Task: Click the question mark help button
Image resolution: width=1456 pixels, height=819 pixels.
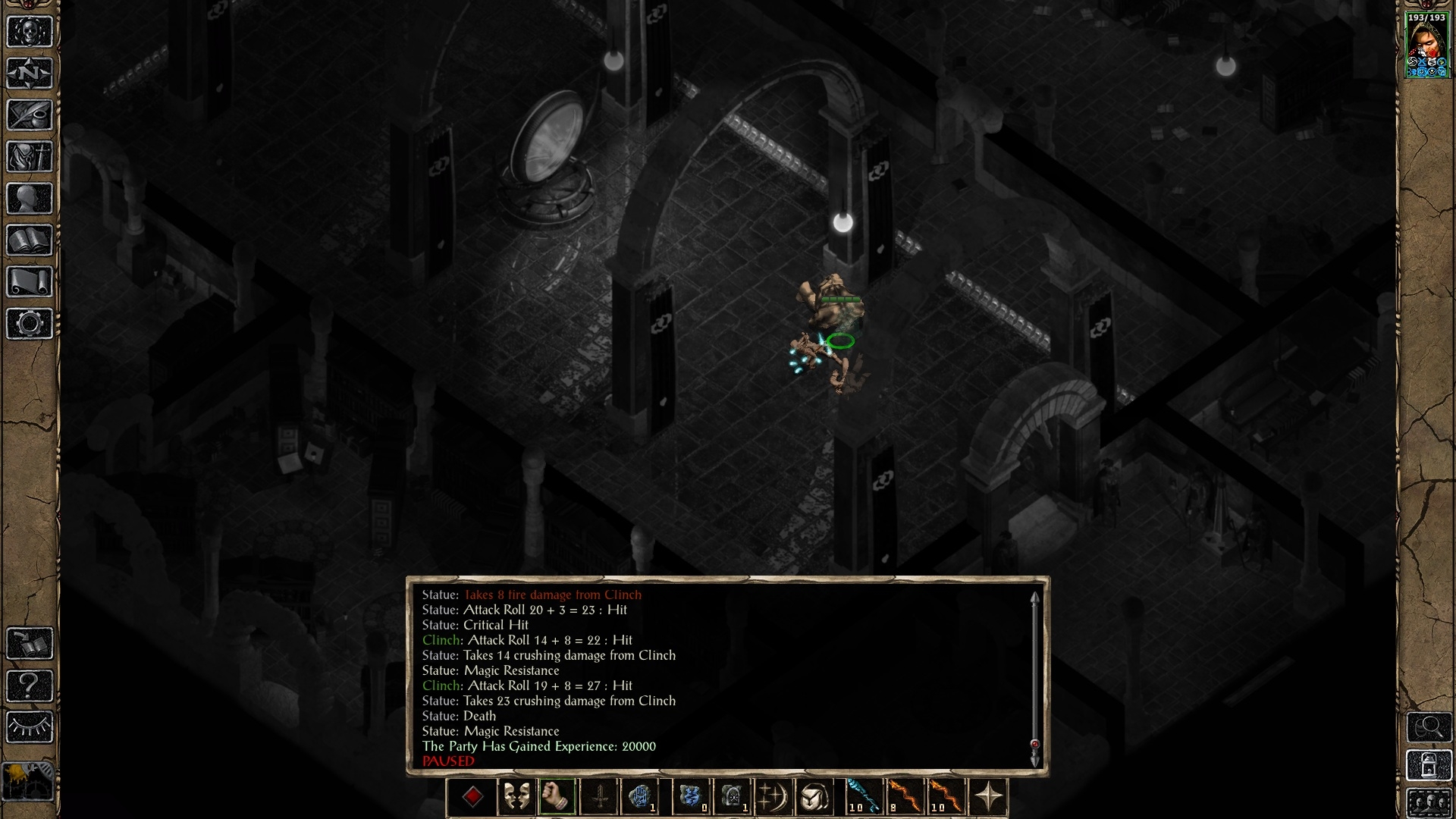Action: pyautogui.click(x=30, y=686)
